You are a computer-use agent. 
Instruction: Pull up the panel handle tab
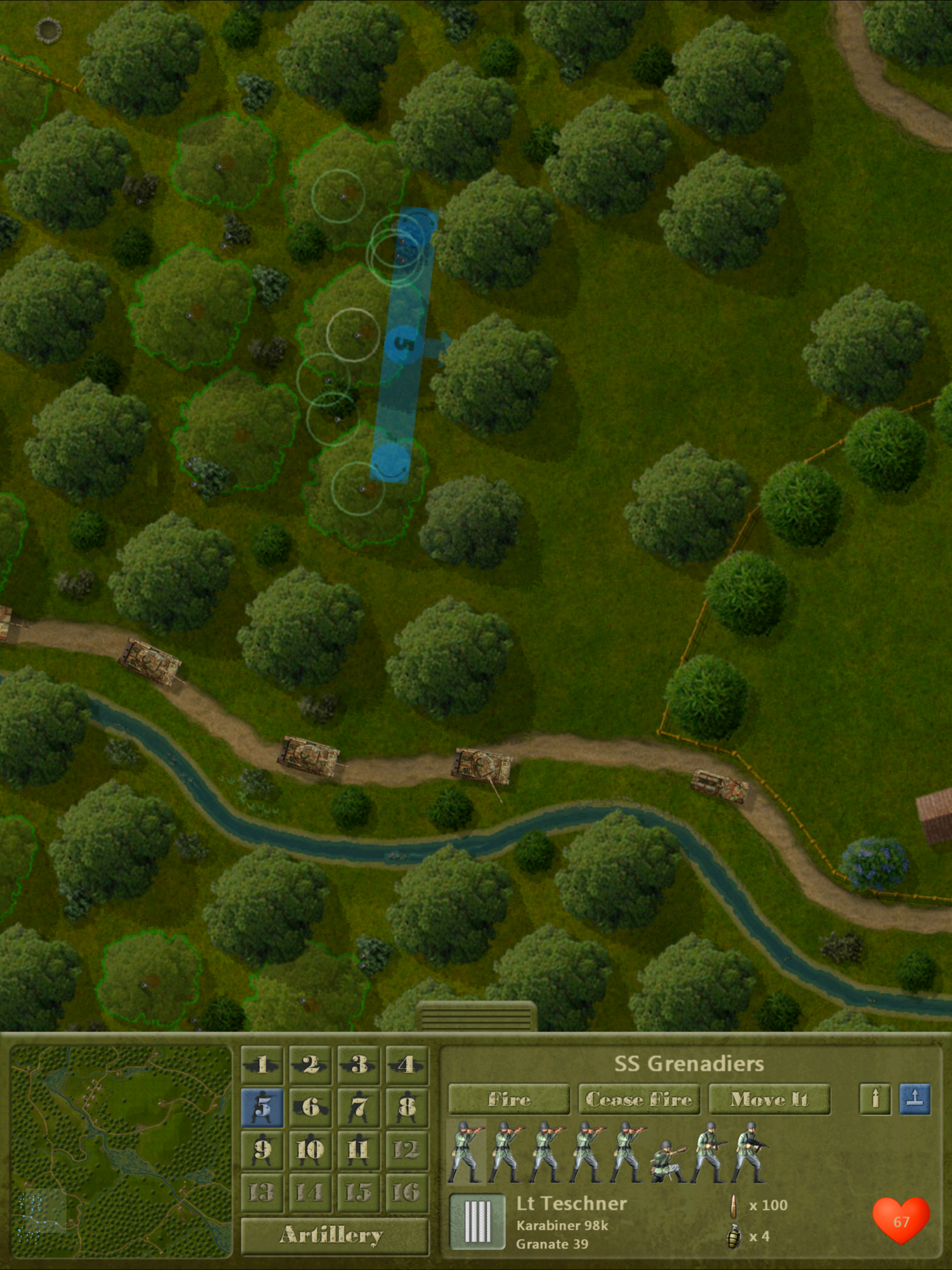pos(476,1017)
